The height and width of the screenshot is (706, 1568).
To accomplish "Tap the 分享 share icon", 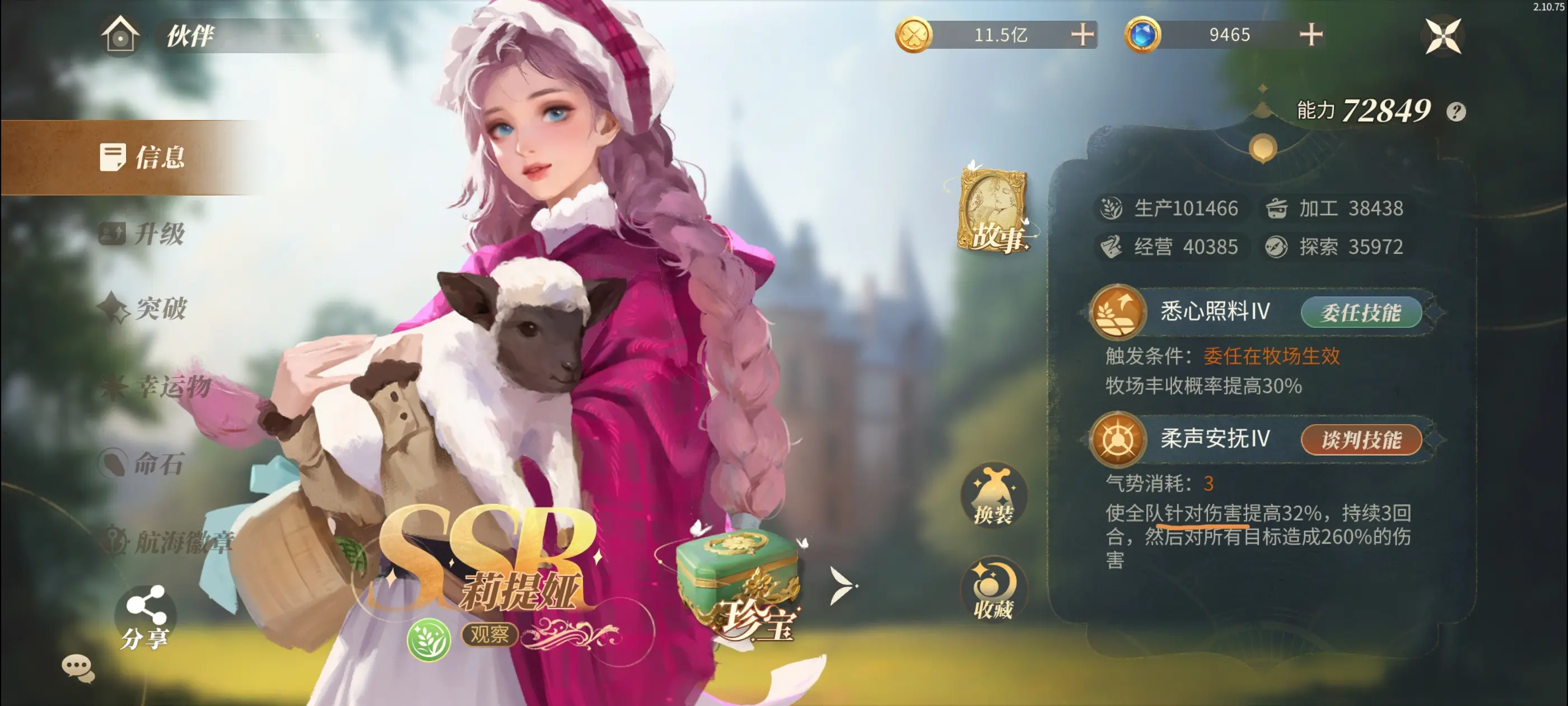I will click(146, 615).
